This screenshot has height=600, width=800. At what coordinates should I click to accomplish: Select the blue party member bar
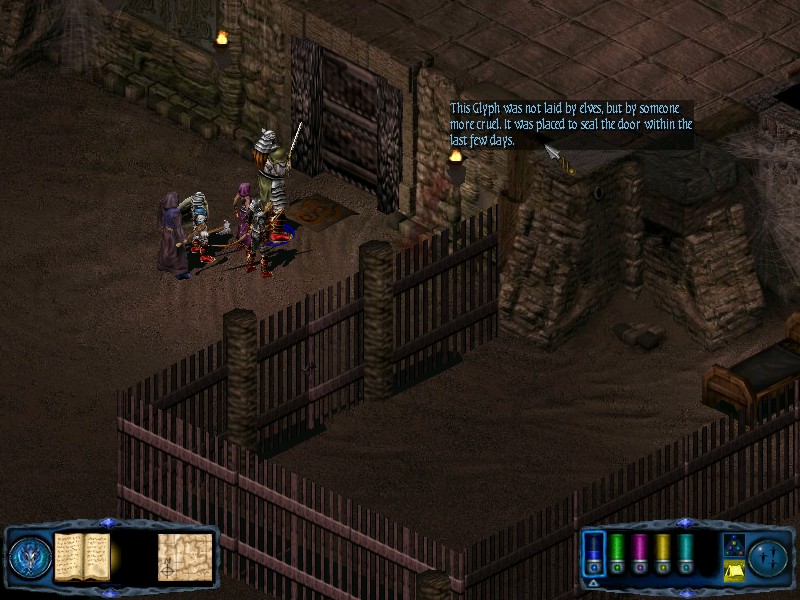[x=594, y=553]
